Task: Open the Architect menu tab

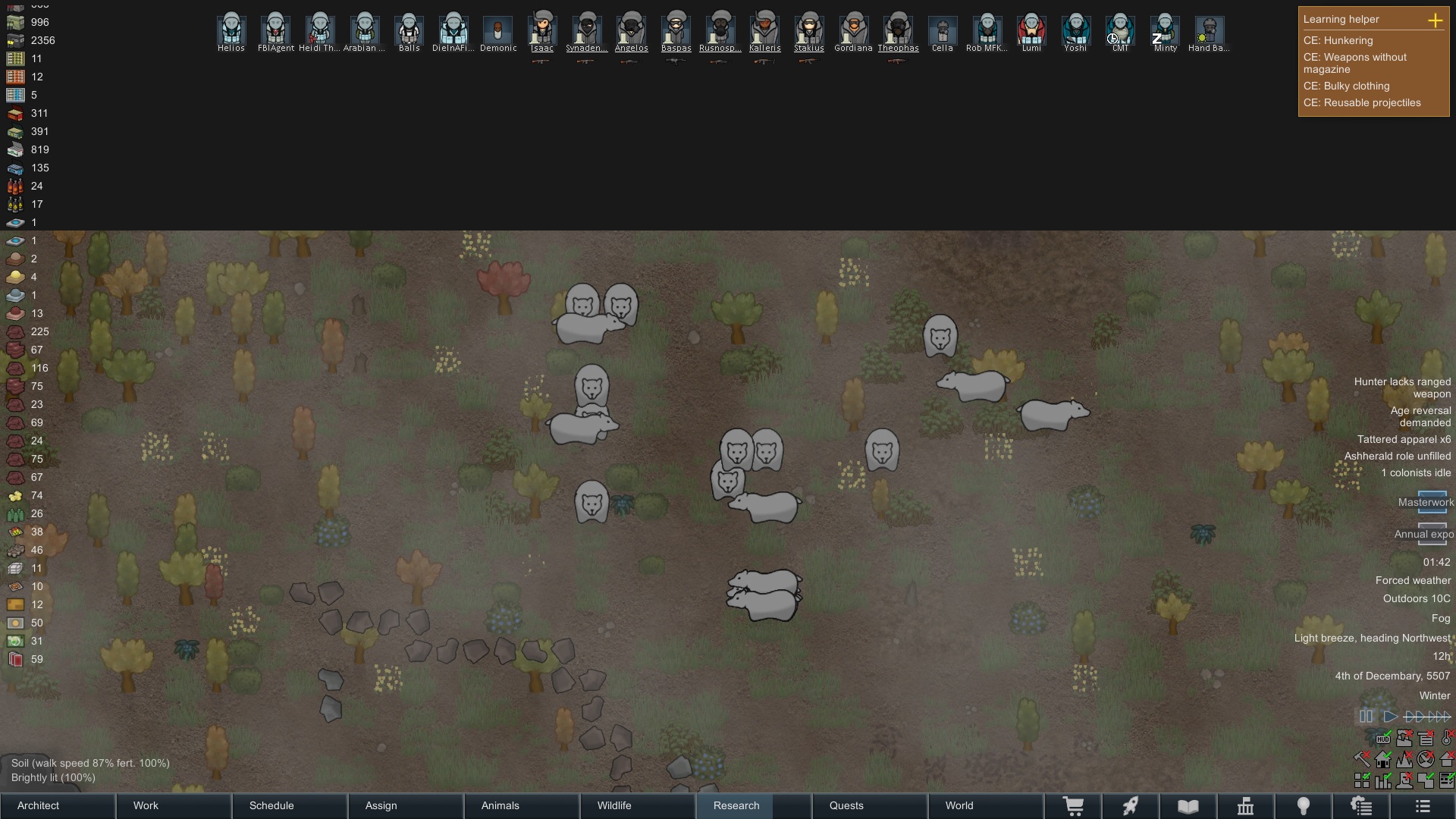Action: click(37, 806)
